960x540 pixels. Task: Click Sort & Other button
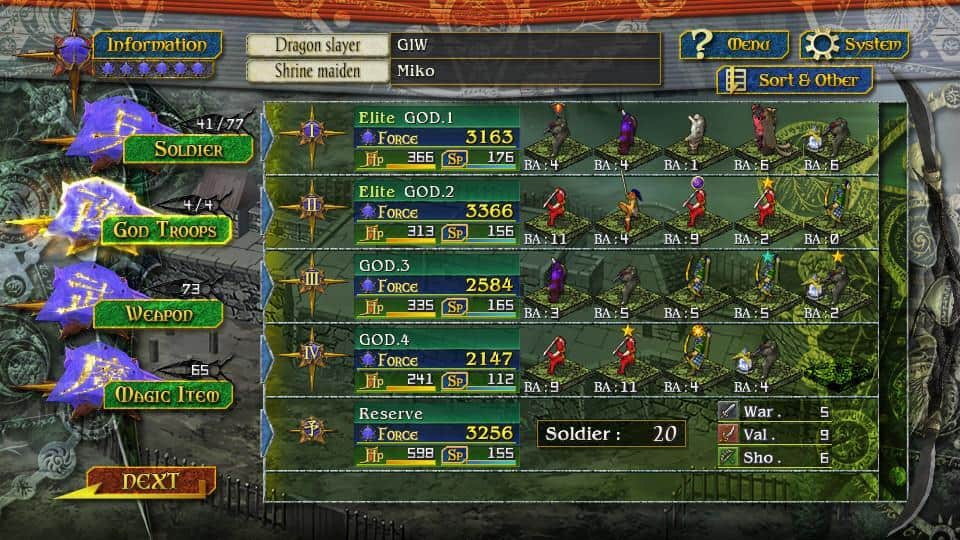(795, 80)
